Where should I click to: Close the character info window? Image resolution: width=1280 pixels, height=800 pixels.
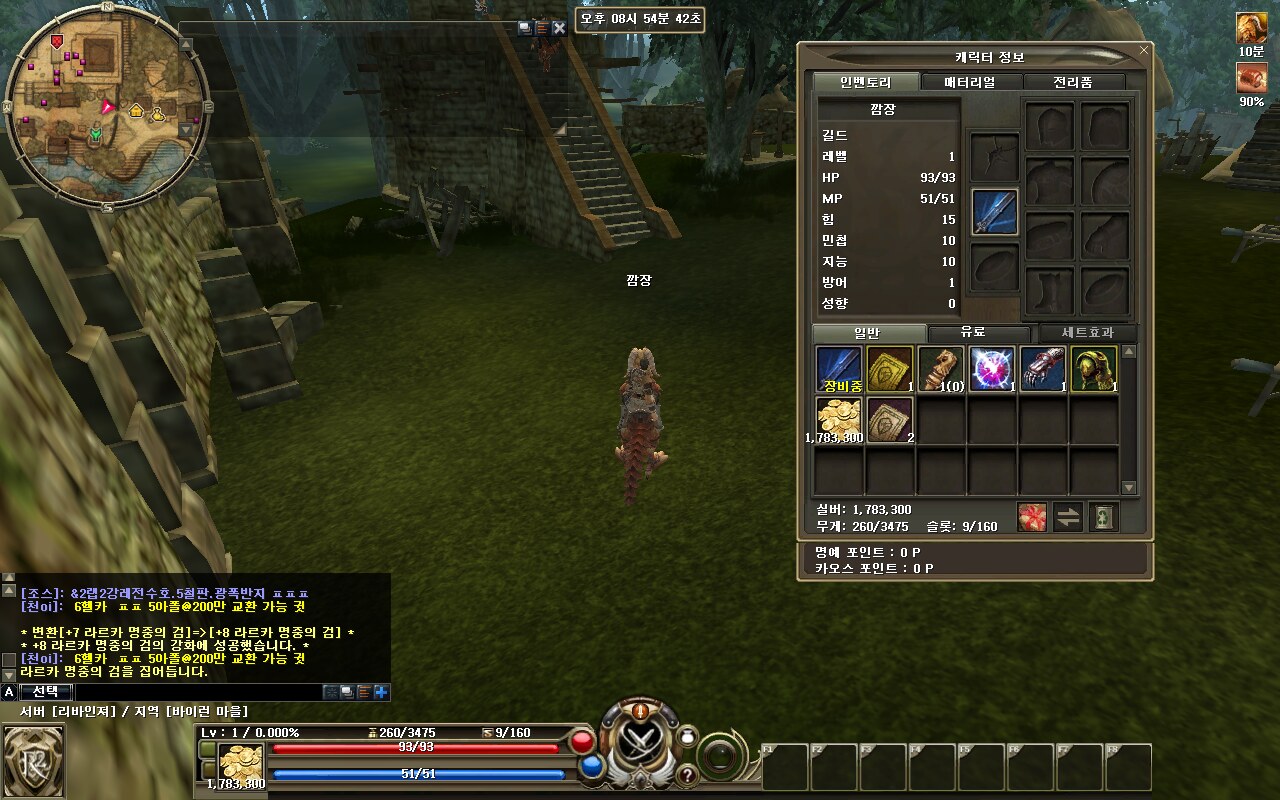(1144, 49)
